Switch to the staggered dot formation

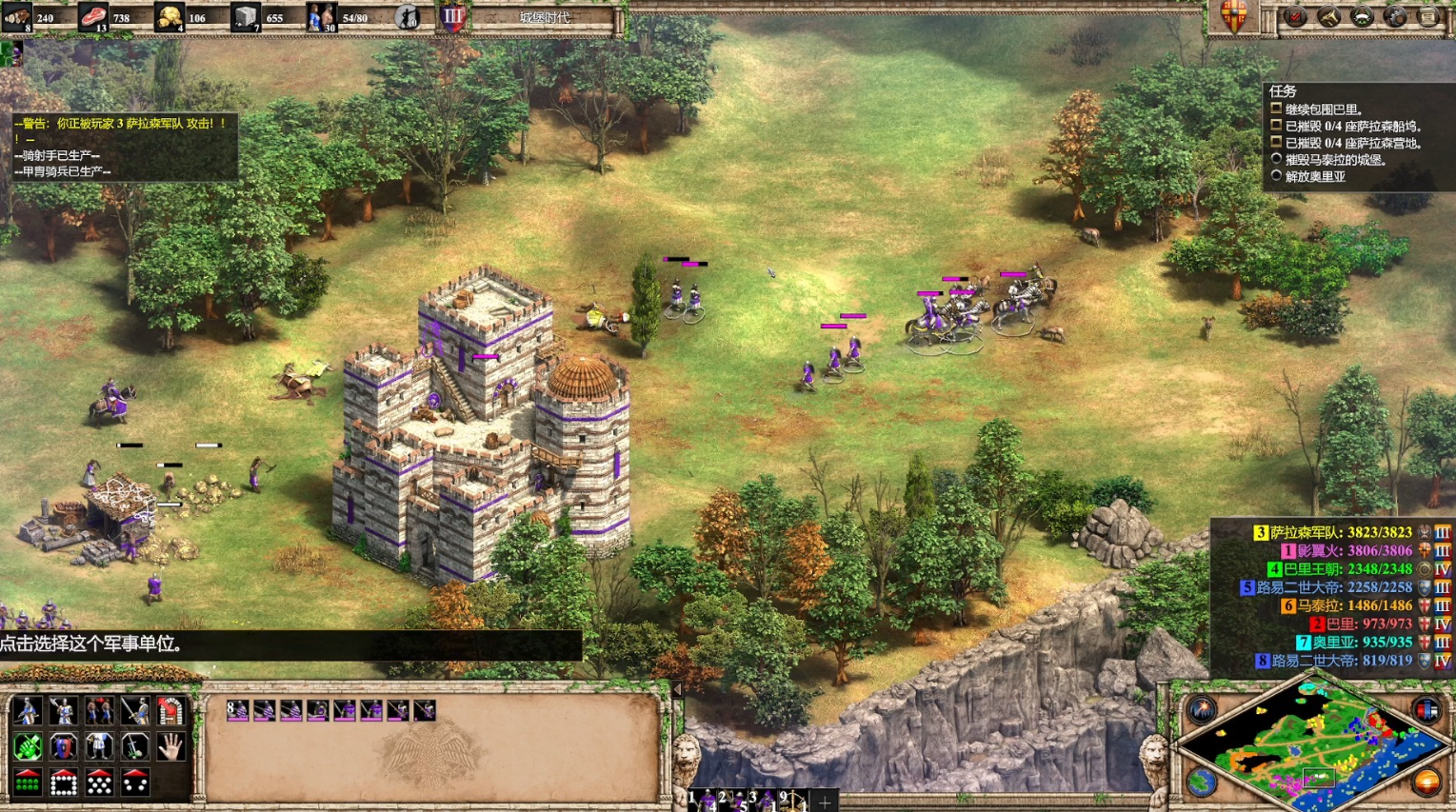(100, 782)
